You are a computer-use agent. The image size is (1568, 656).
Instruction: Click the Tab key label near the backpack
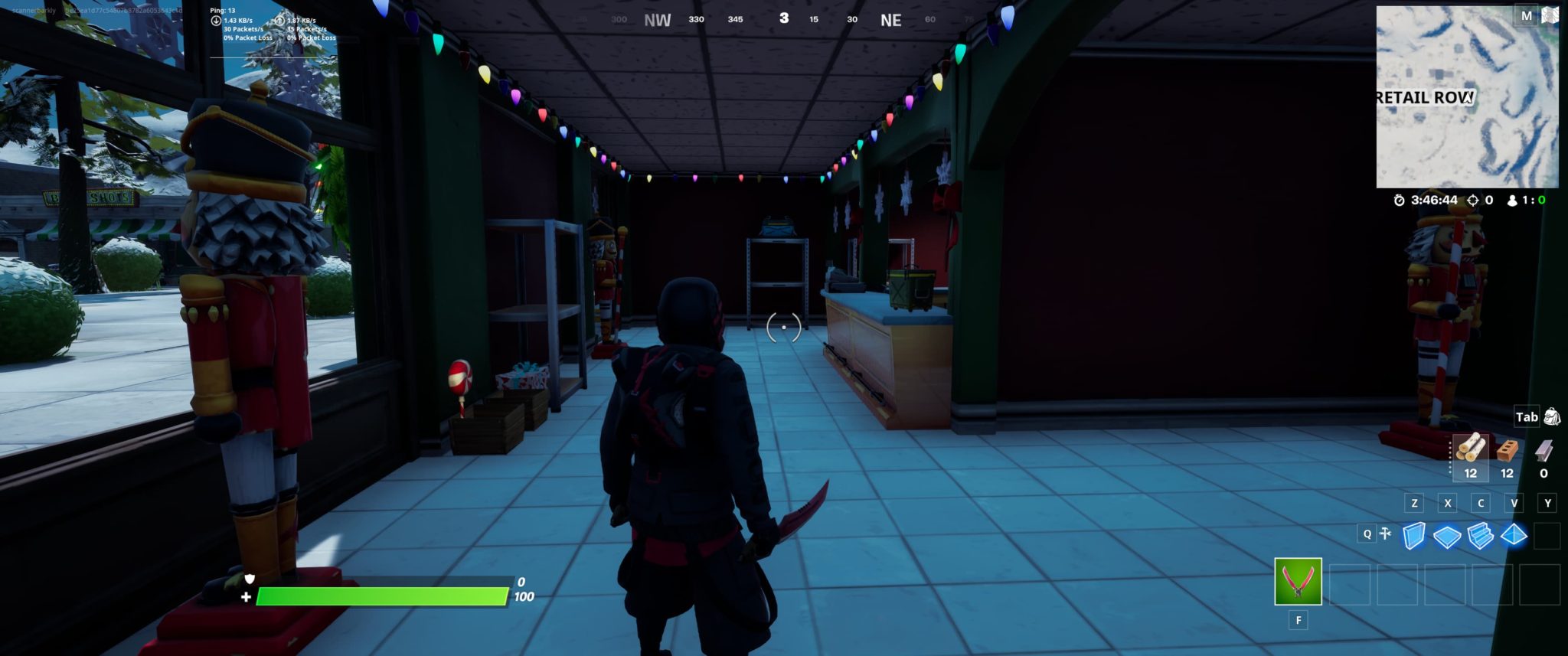click(x=1527, y=418)
